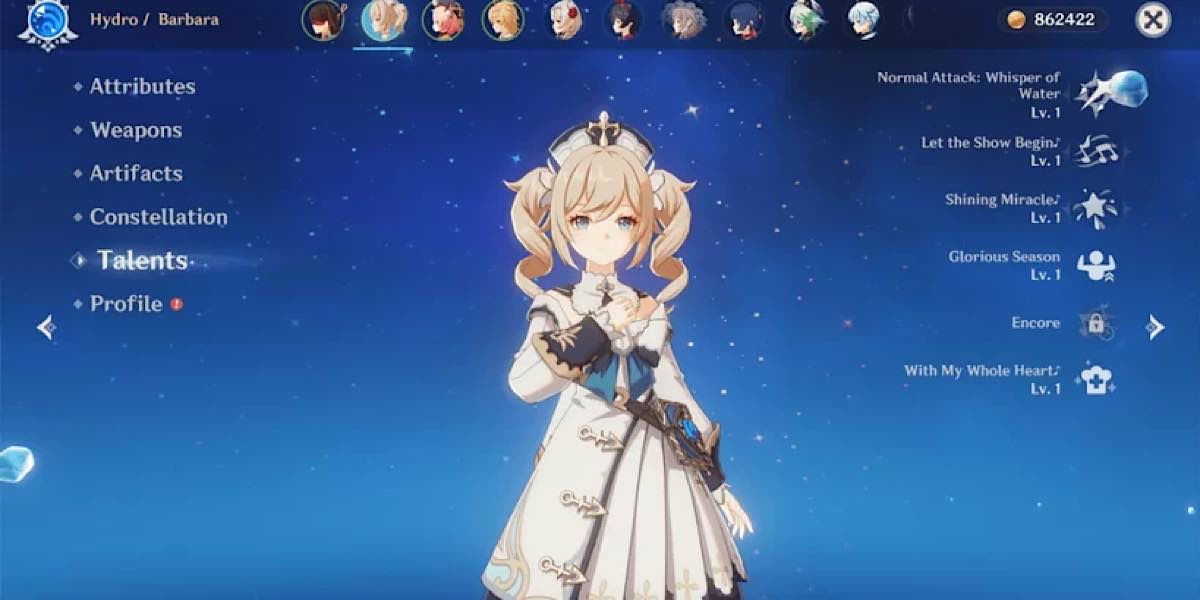Select Barbara's highlighted portrait in the top bar

pyautogui.click(x=383, y=20)
